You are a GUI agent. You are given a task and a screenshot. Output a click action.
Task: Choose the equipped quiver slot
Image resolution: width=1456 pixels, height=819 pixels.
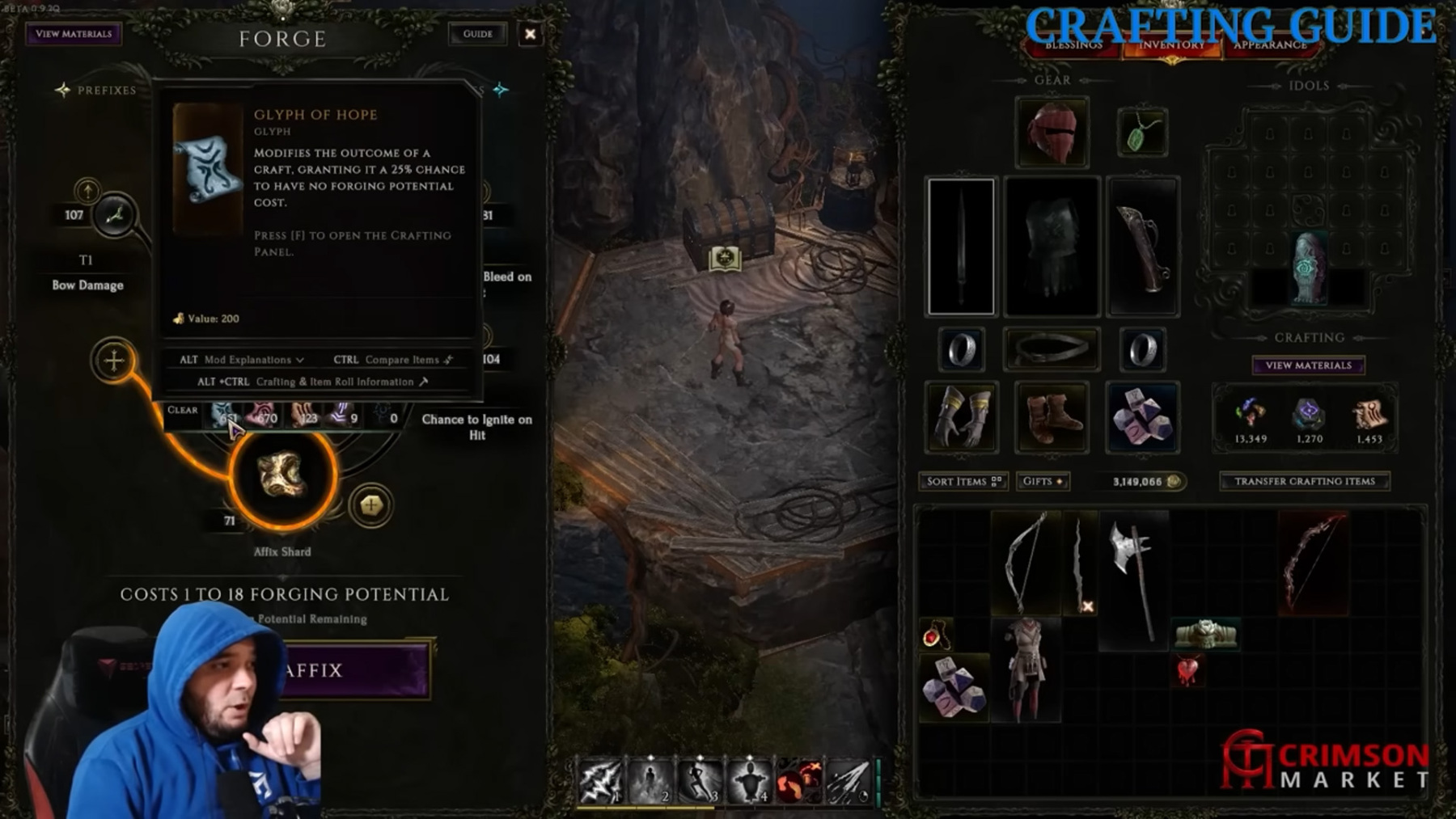[1142, 247]
